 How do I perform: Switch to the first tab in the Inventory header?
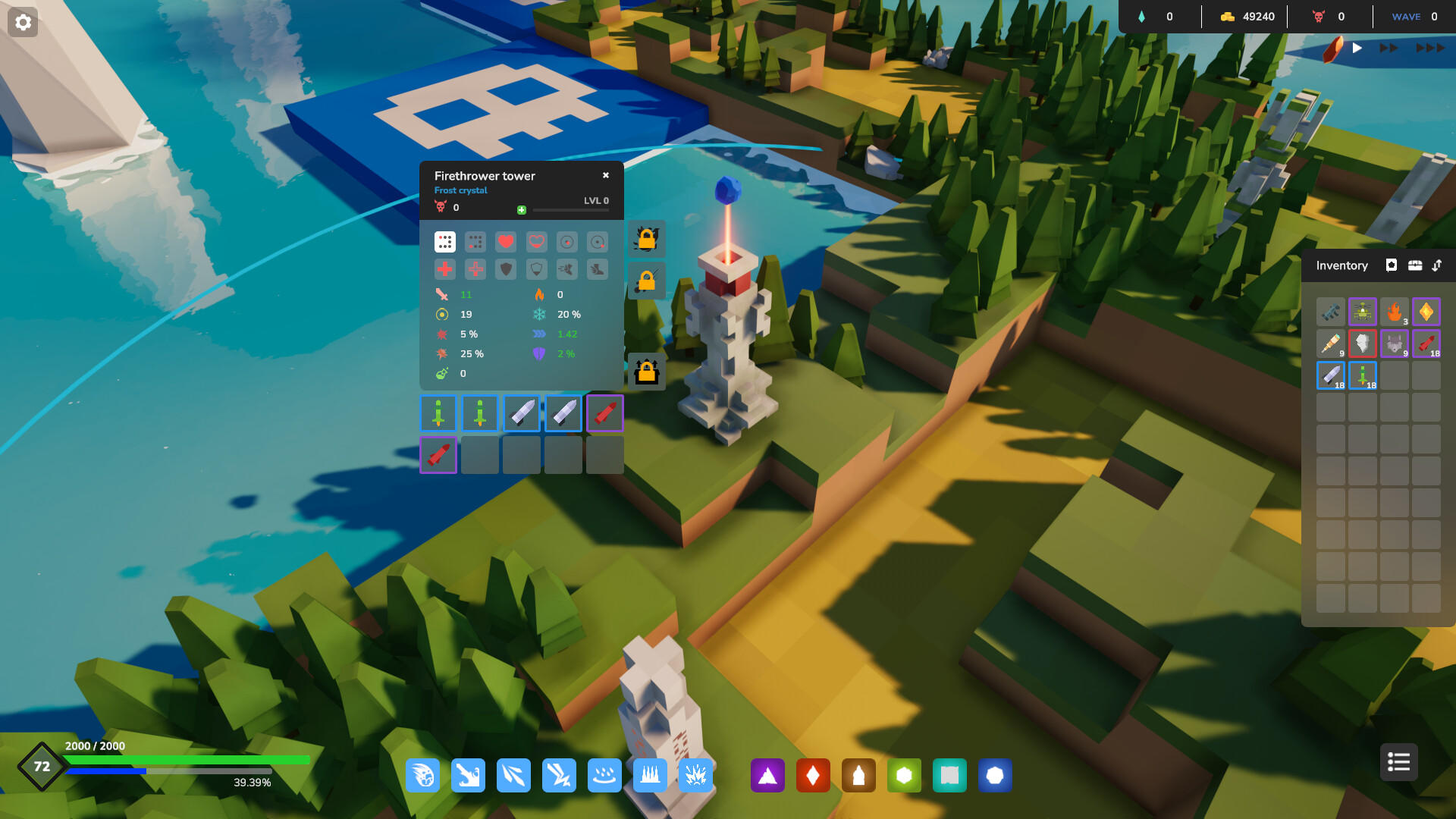pyautogui.click(x=1391, y=265)
